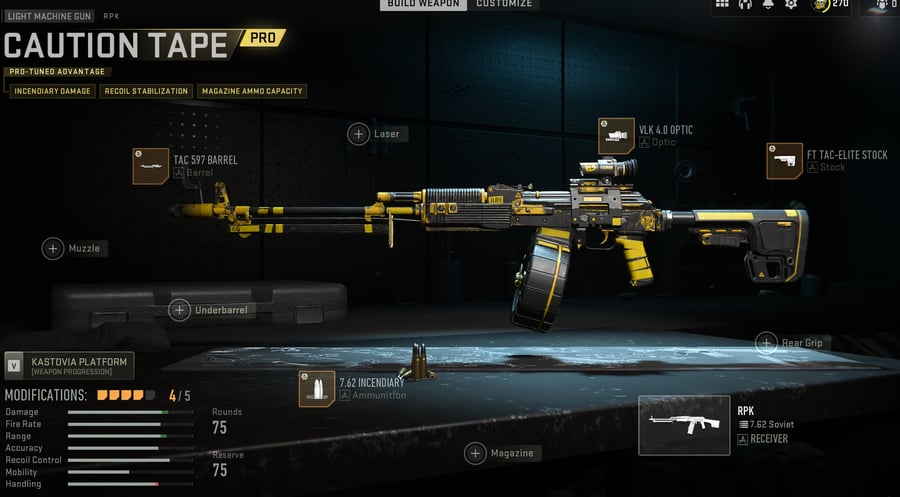Open the headset voice channel icon
Screen dimensions: 900x497
[745, 5]
